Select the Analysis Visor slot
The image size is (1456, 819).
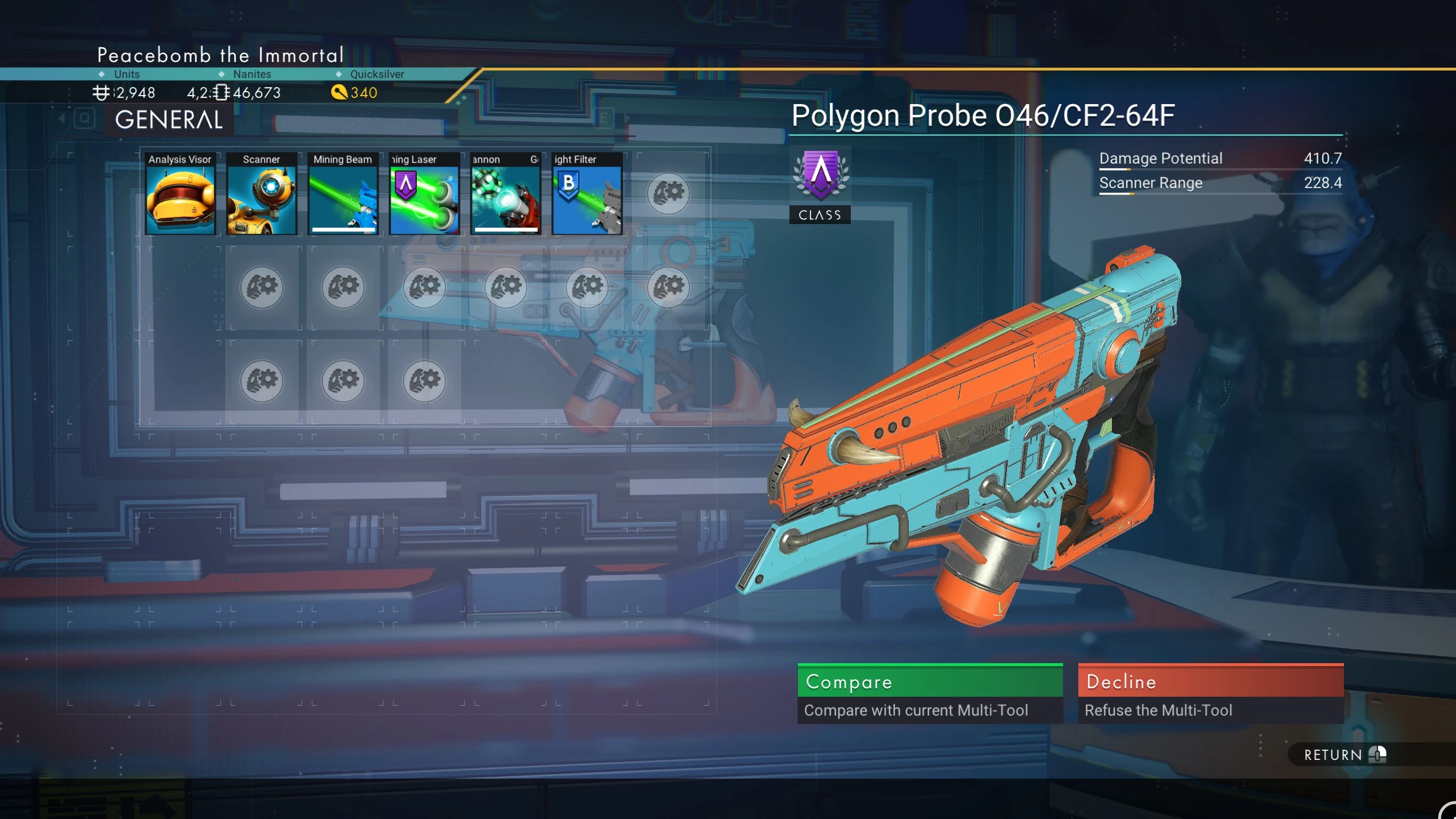(x=180, y=194)
